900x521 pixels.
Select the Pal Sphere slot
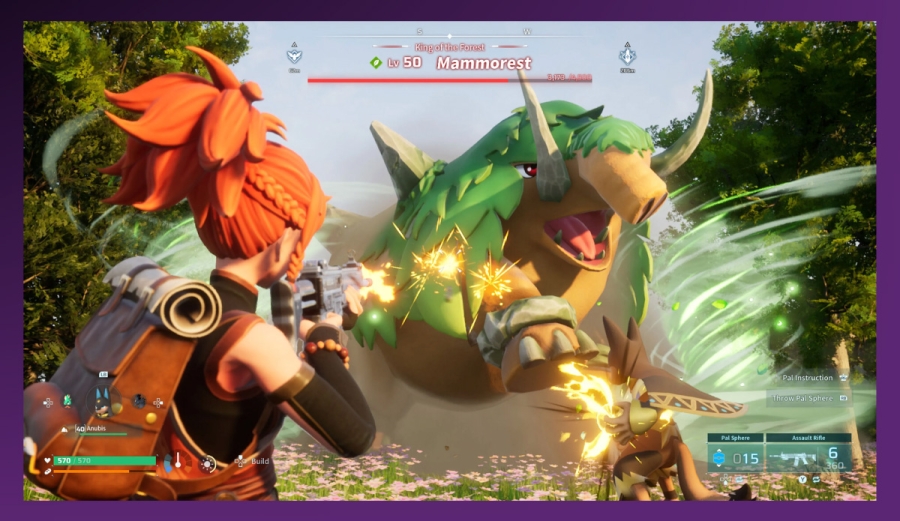(735, 457)
